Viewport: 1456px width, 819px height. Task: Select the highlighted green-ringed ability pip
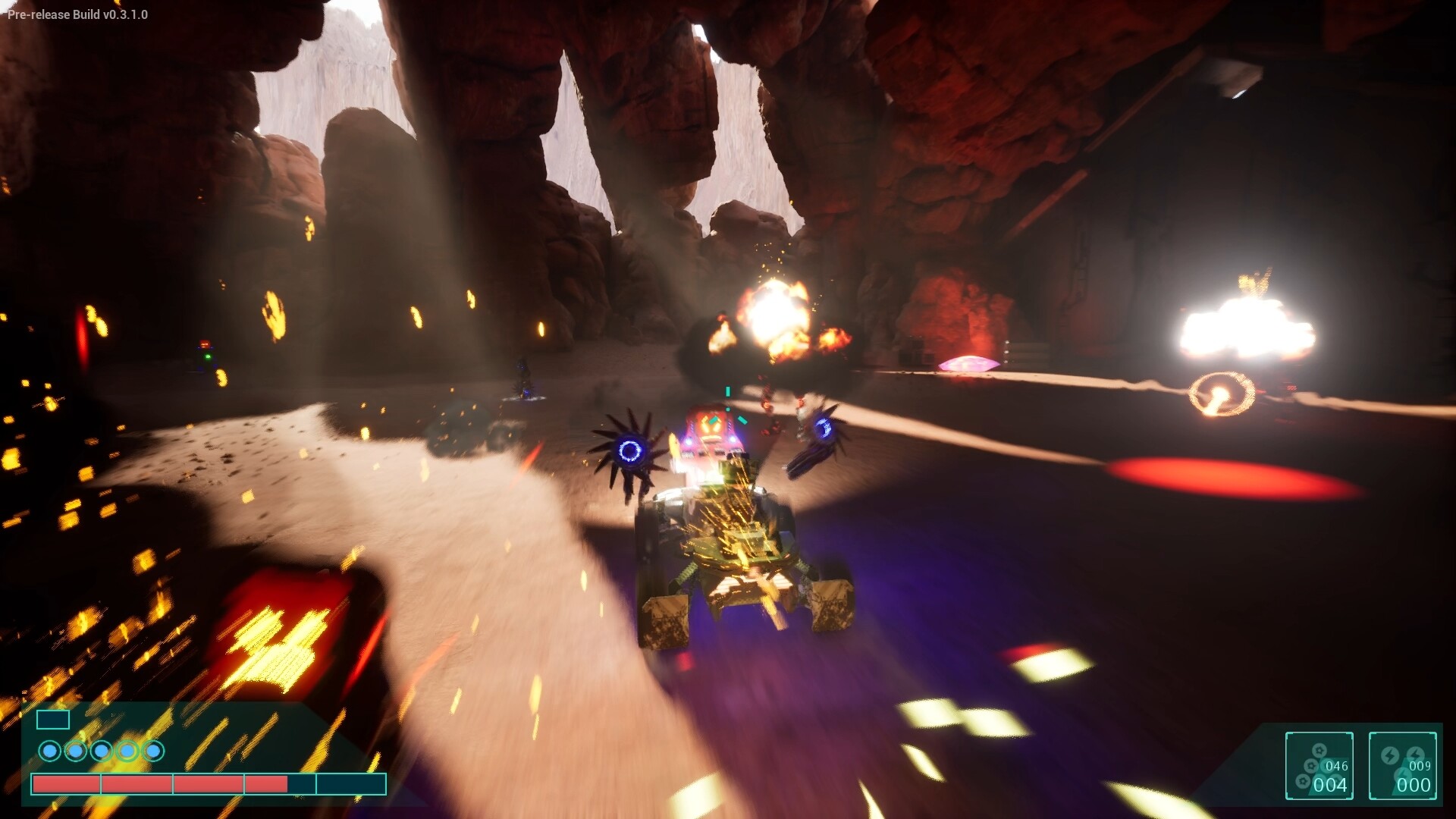[127, 750]
